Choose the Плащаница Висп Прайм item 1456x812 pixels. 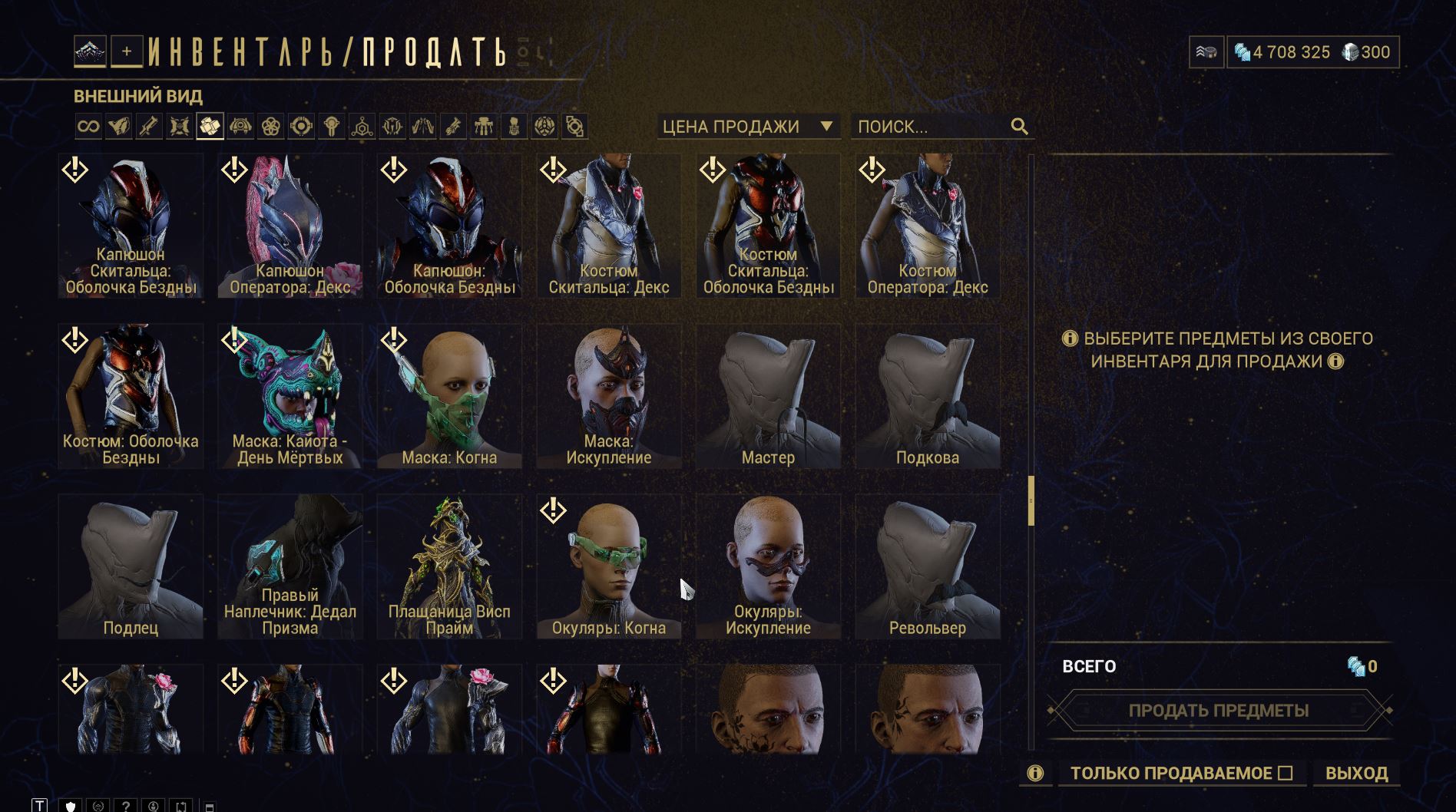449,566
